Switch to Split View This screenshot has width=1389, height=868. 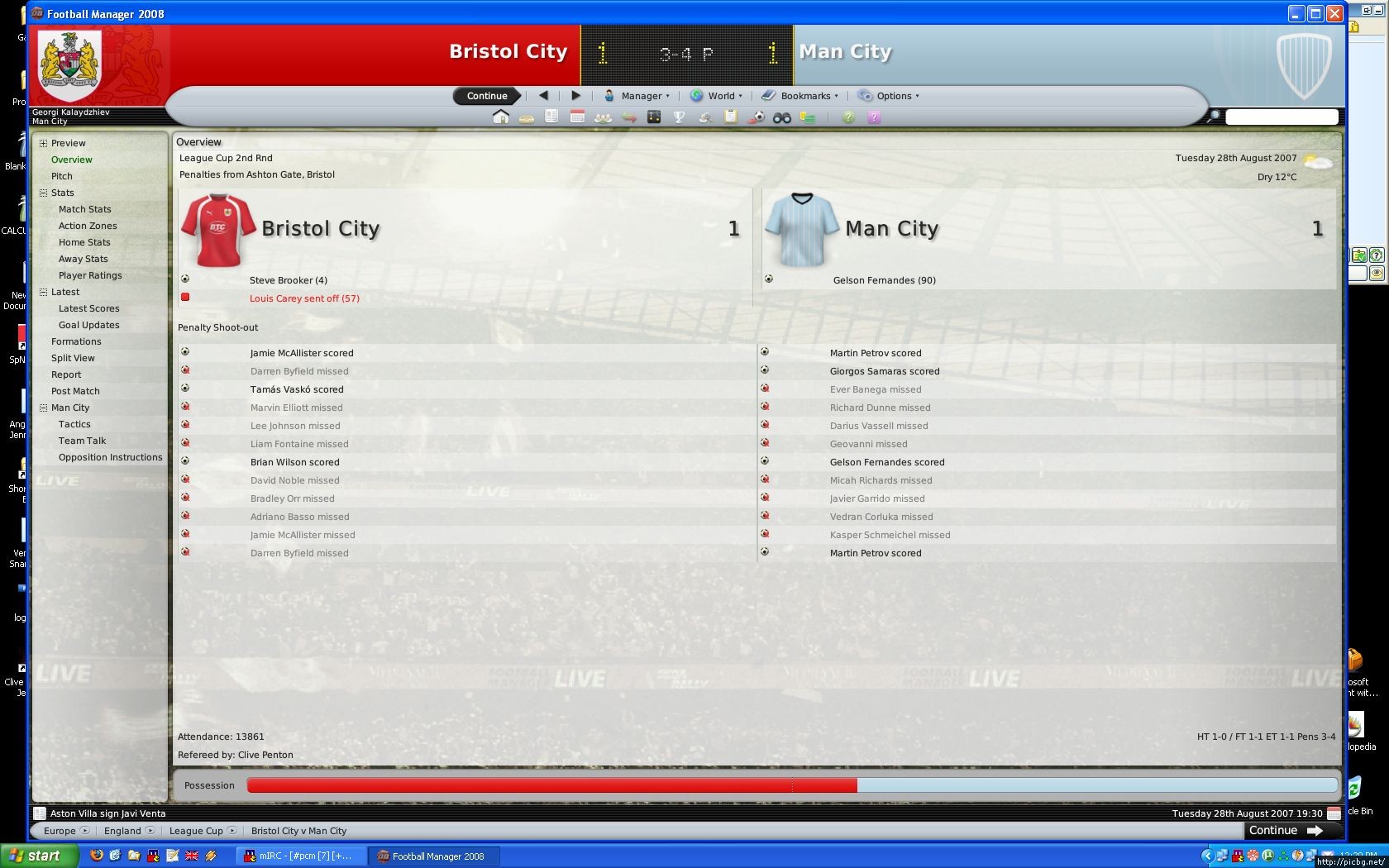(73, 358)
